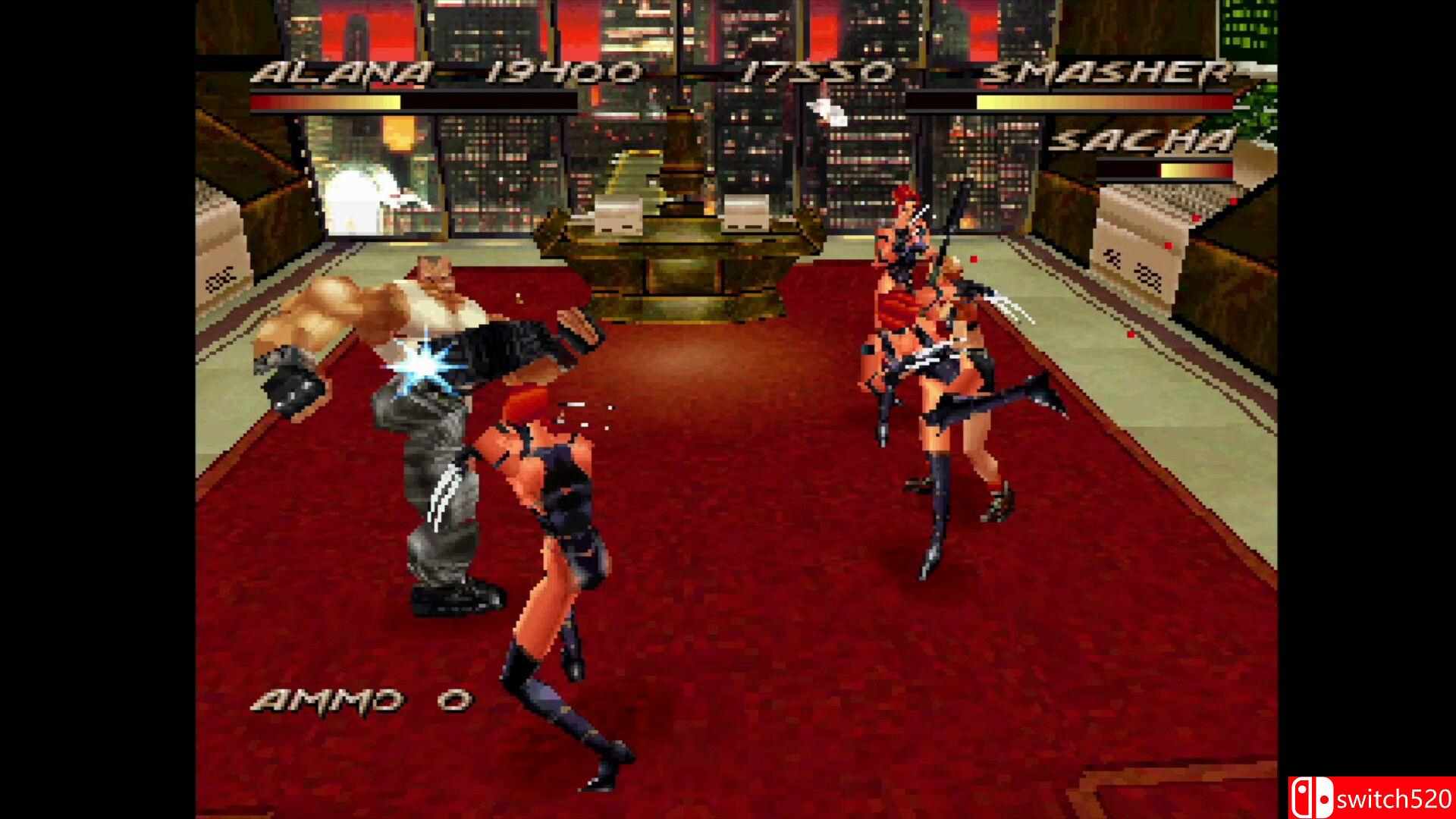1456x819 pixels.
Task: Click Smasher's health bar
Action: 1069,102
